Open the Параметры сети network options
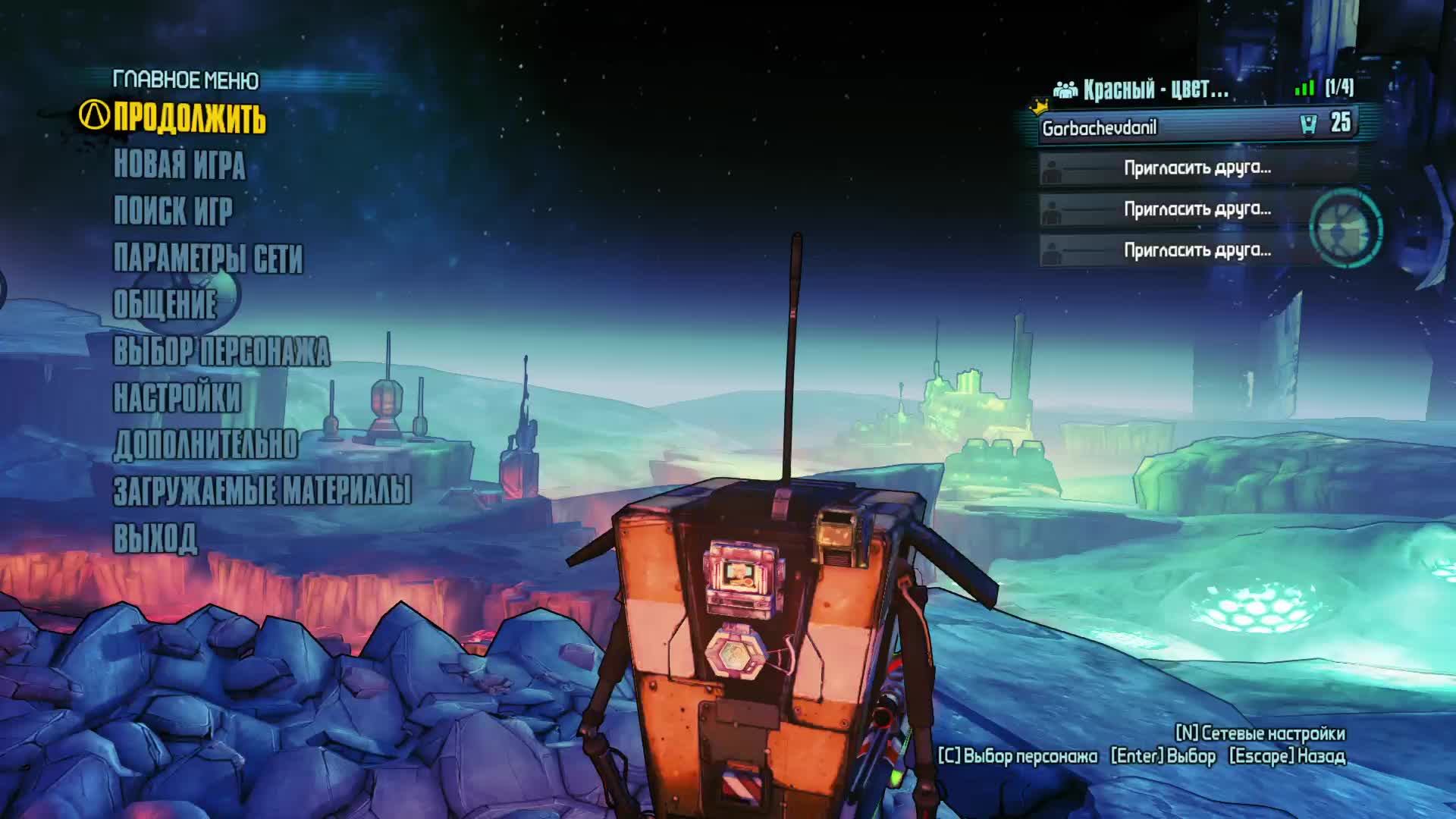This screenshot has width=1456, height=819. click(208, 258)
